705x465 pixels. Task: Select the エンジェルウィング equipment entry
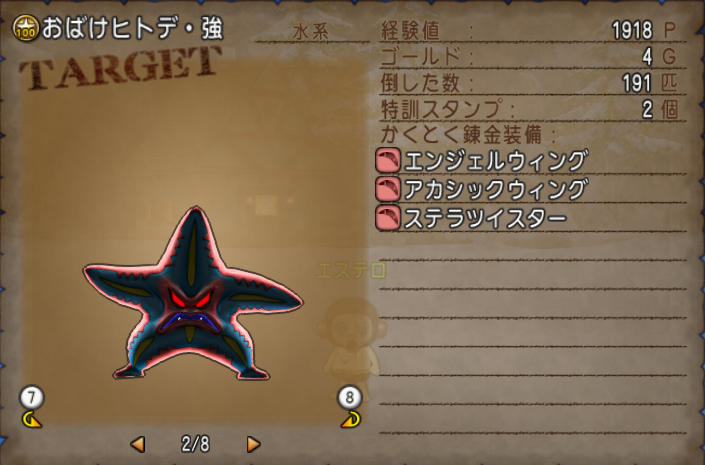(x=481, y=160)
